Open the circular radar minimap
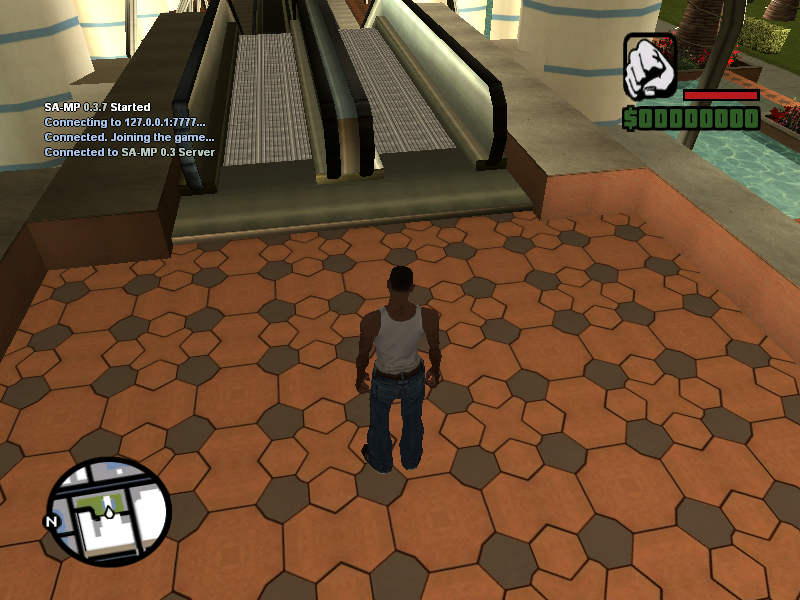Viewport: 800px width, 600px height. [x=110, y=513]
